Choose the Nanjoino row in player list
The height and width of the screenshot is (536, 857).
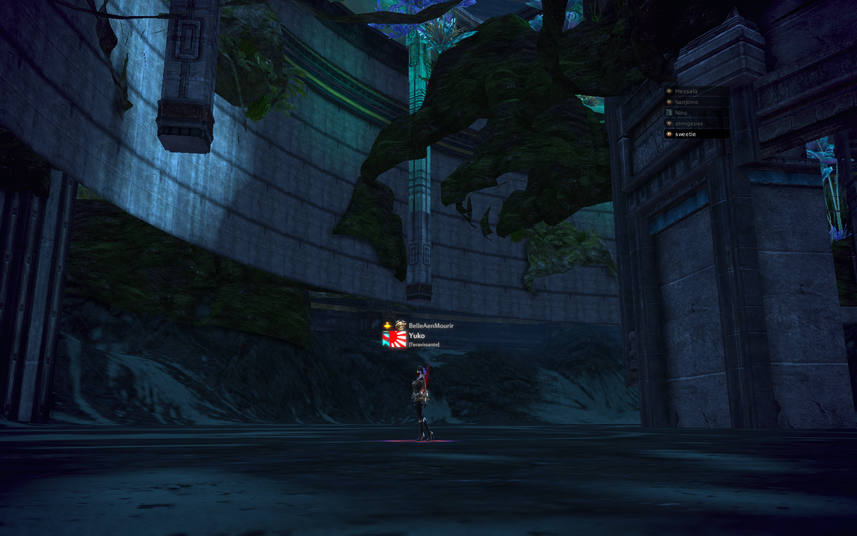[x=687, y=102]
